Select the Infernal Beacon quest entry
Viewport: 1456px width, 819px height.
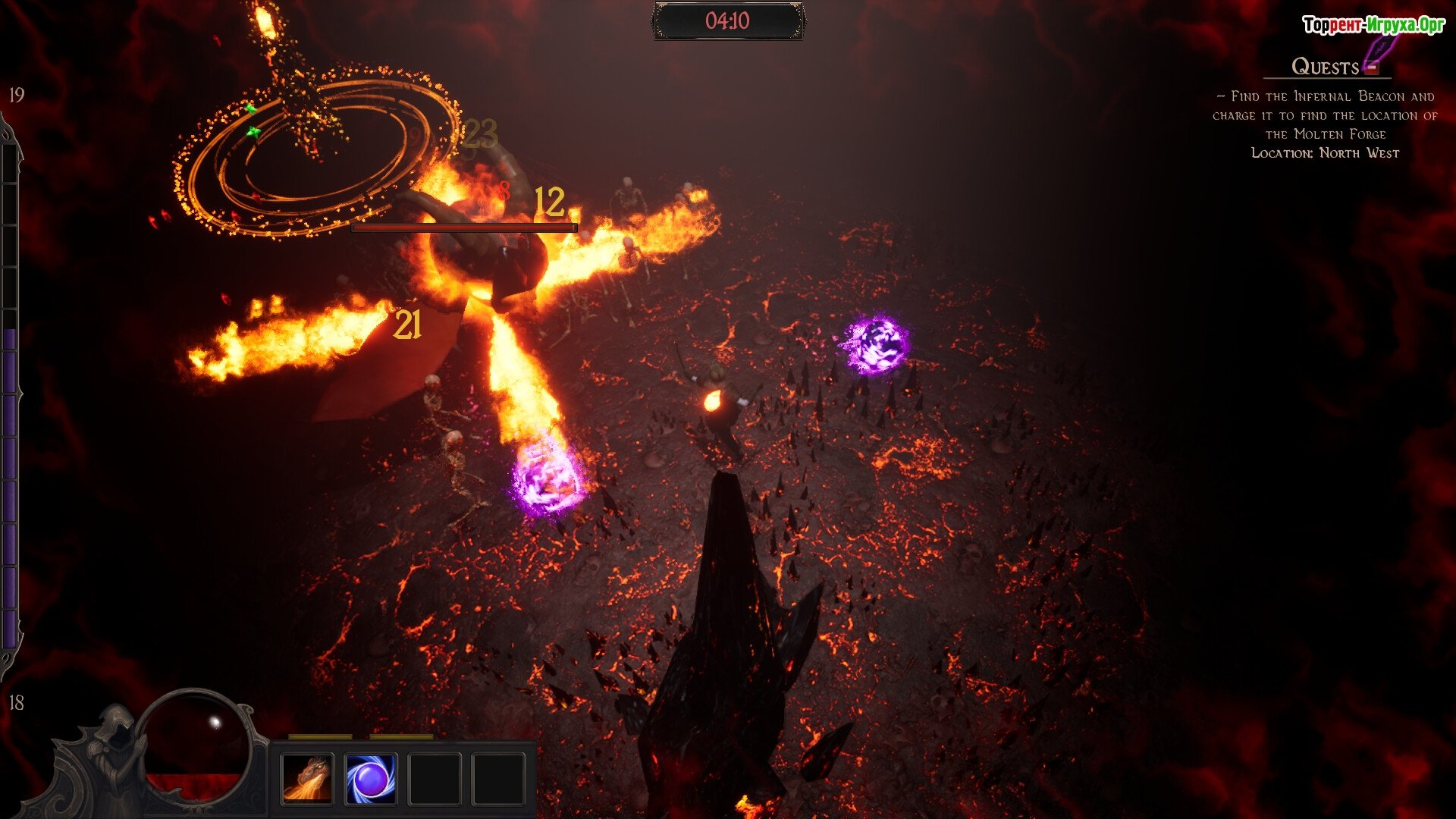pyautogui.click(x=1325, y=115)
